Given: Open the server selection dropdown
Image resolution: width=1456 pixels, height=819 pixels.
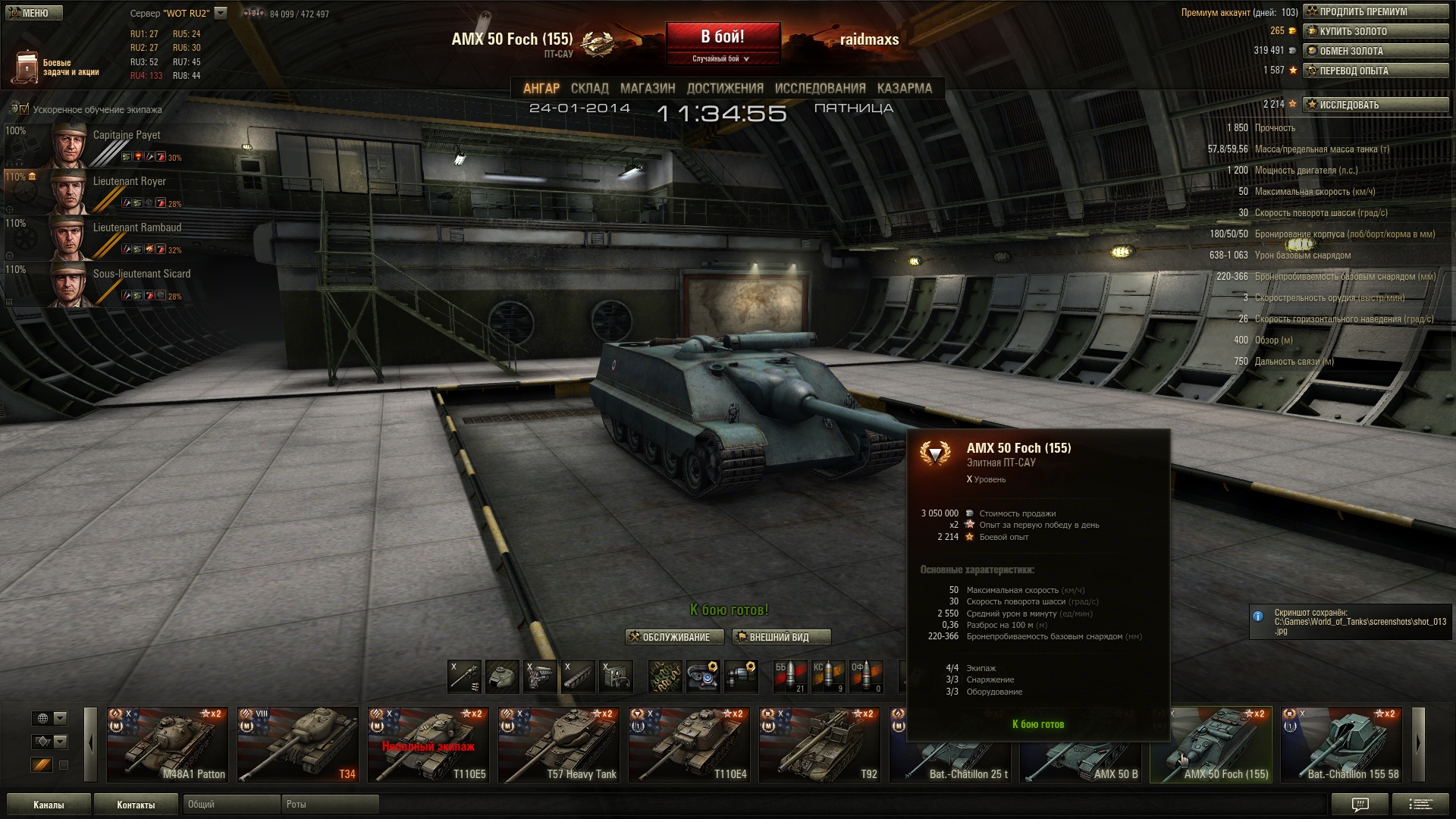Looking at the screenshot, I should click(221, 13).
